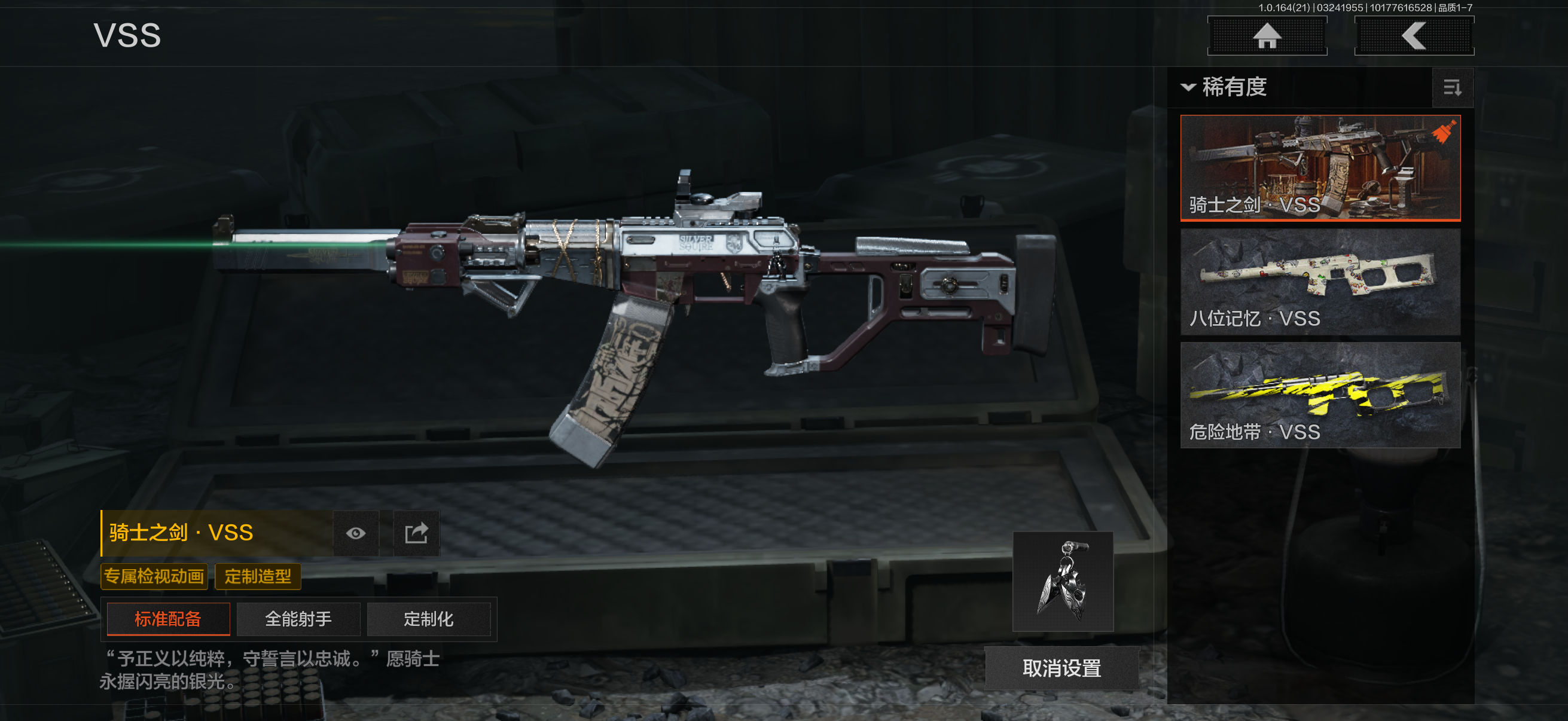Share the weapon skin
The height and width of the screenshot is (721, 1568).
tap(416, 533)
